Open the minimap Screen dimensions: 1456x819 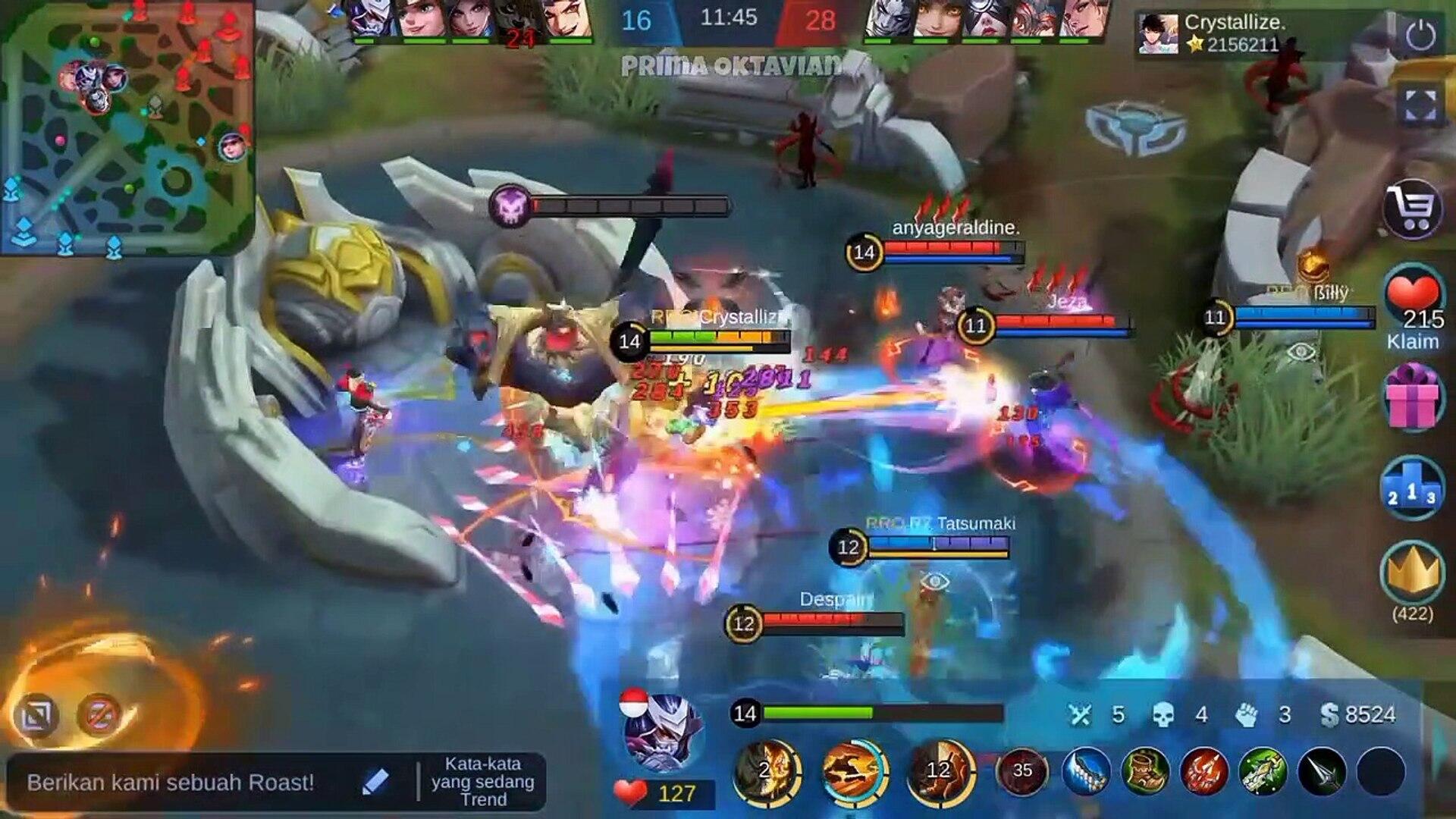[127, 127]
